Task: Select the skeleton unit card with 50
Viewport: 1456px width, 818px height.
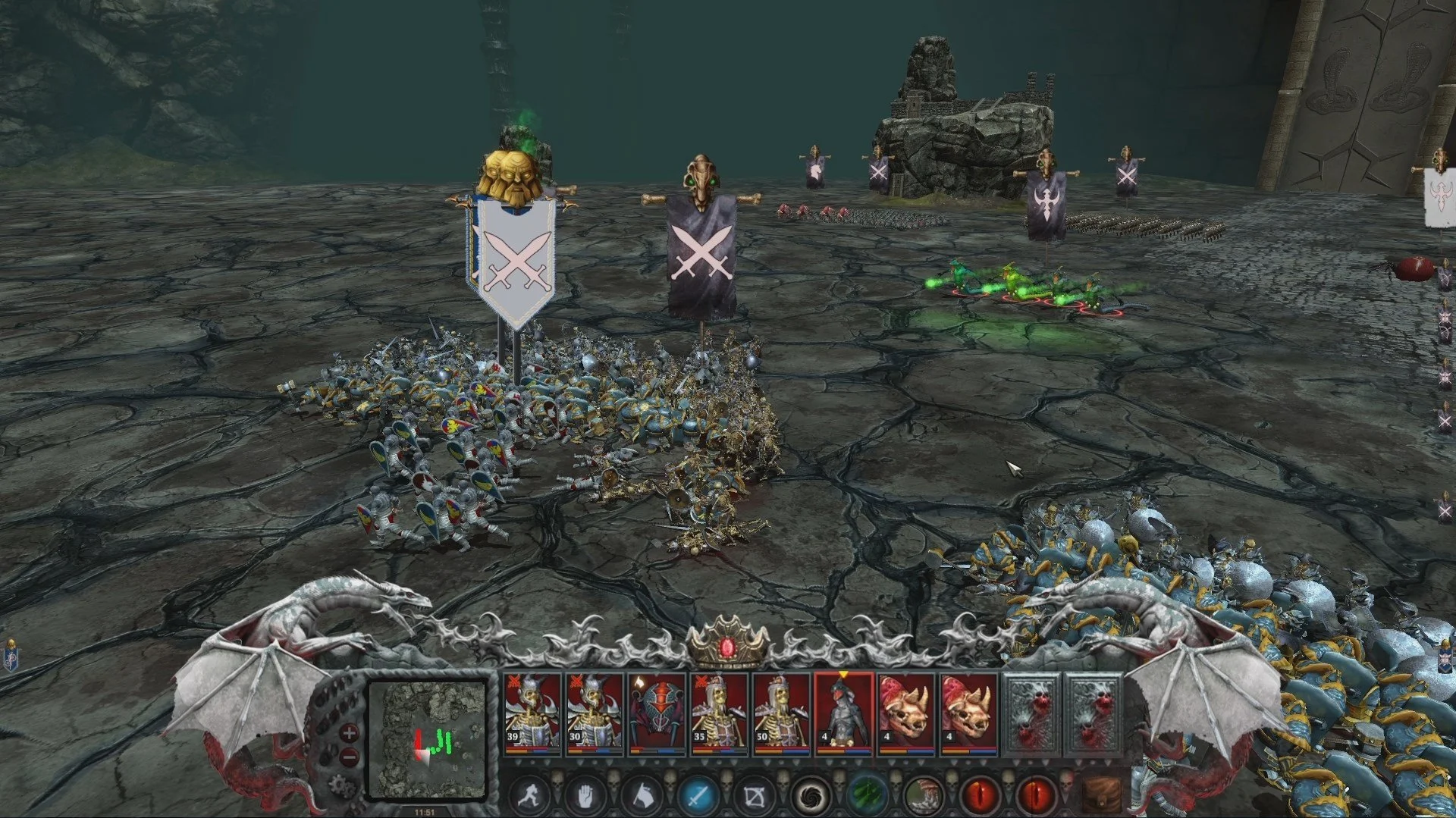Action: coord(780,714)
